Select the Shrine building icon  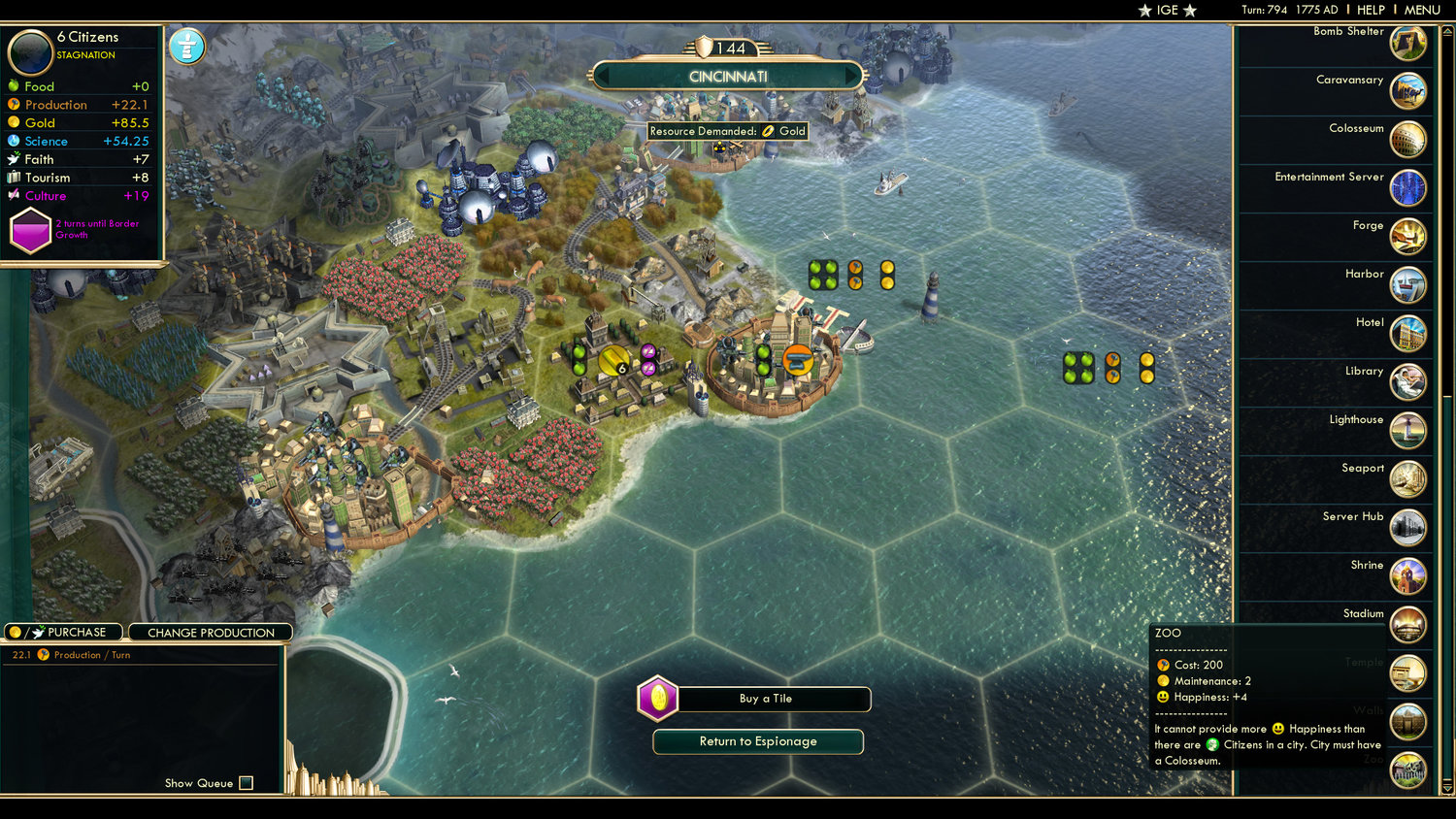pos(1408,576)
